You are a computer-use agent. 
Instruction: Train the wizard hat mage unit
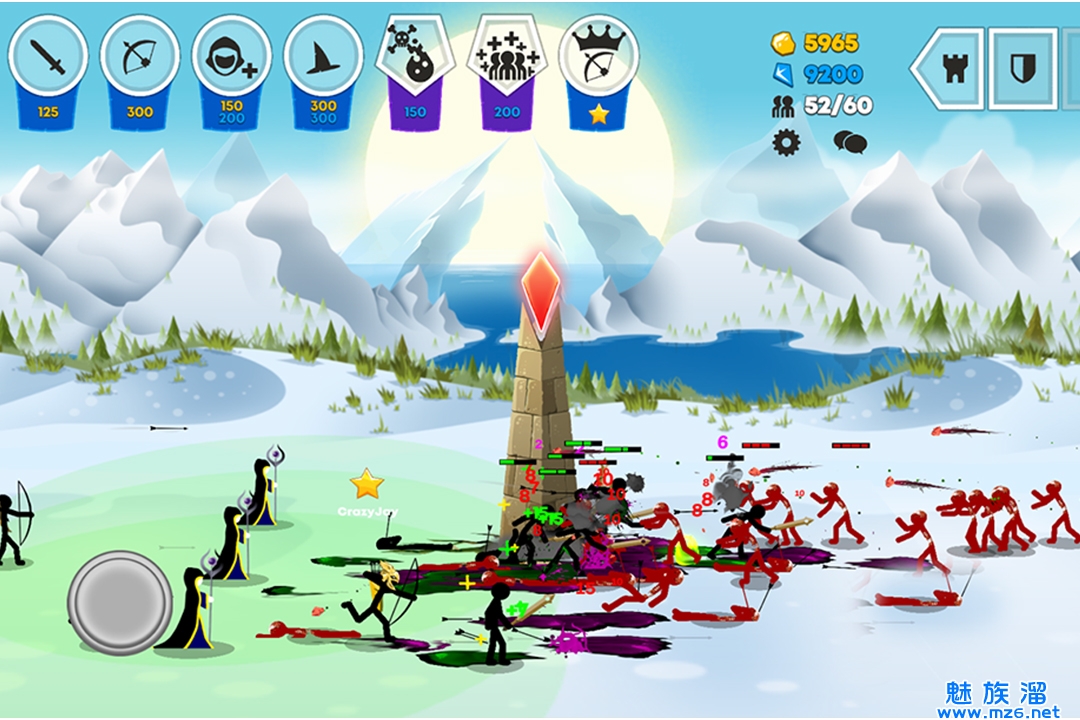coord(323,57)
